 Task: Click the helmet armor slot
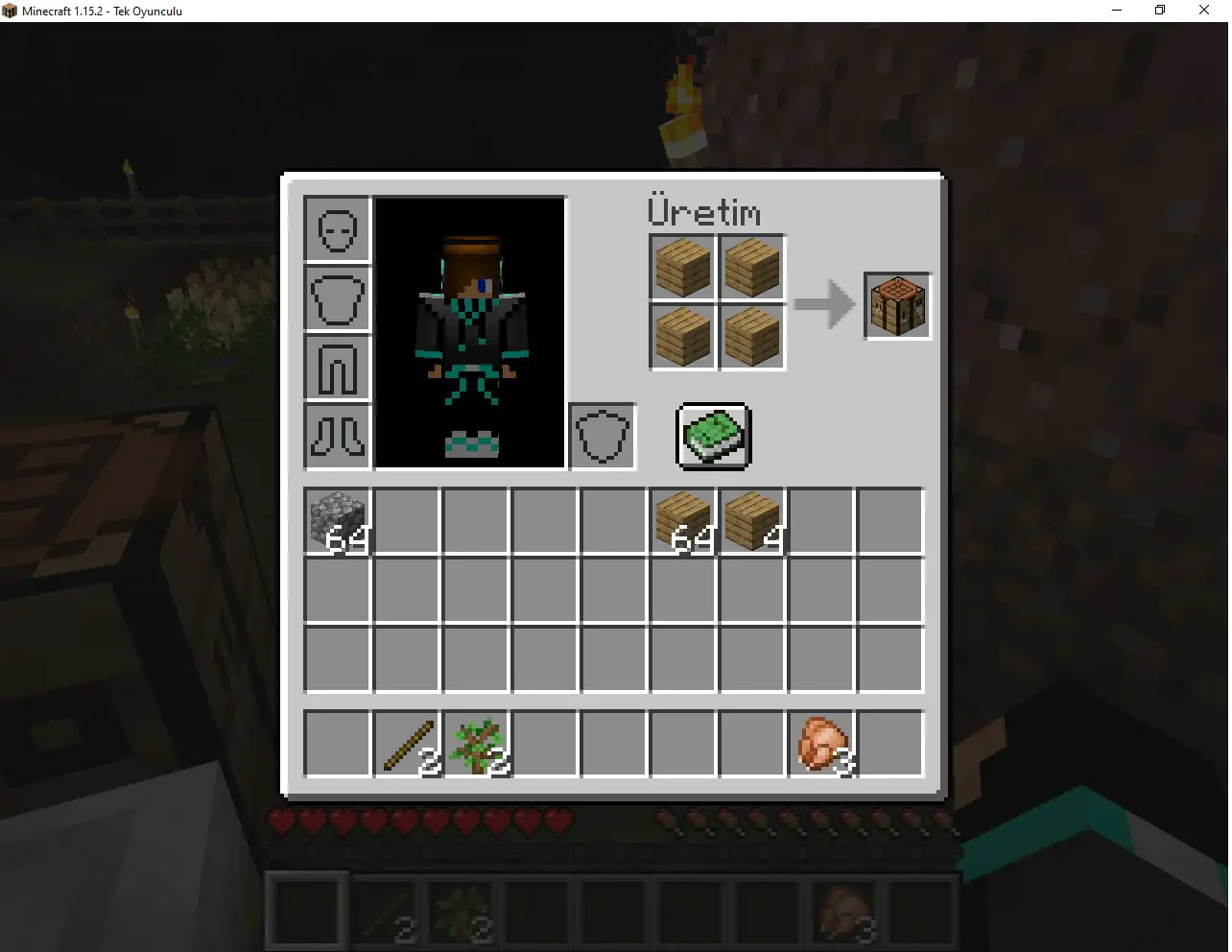[336, 229]
